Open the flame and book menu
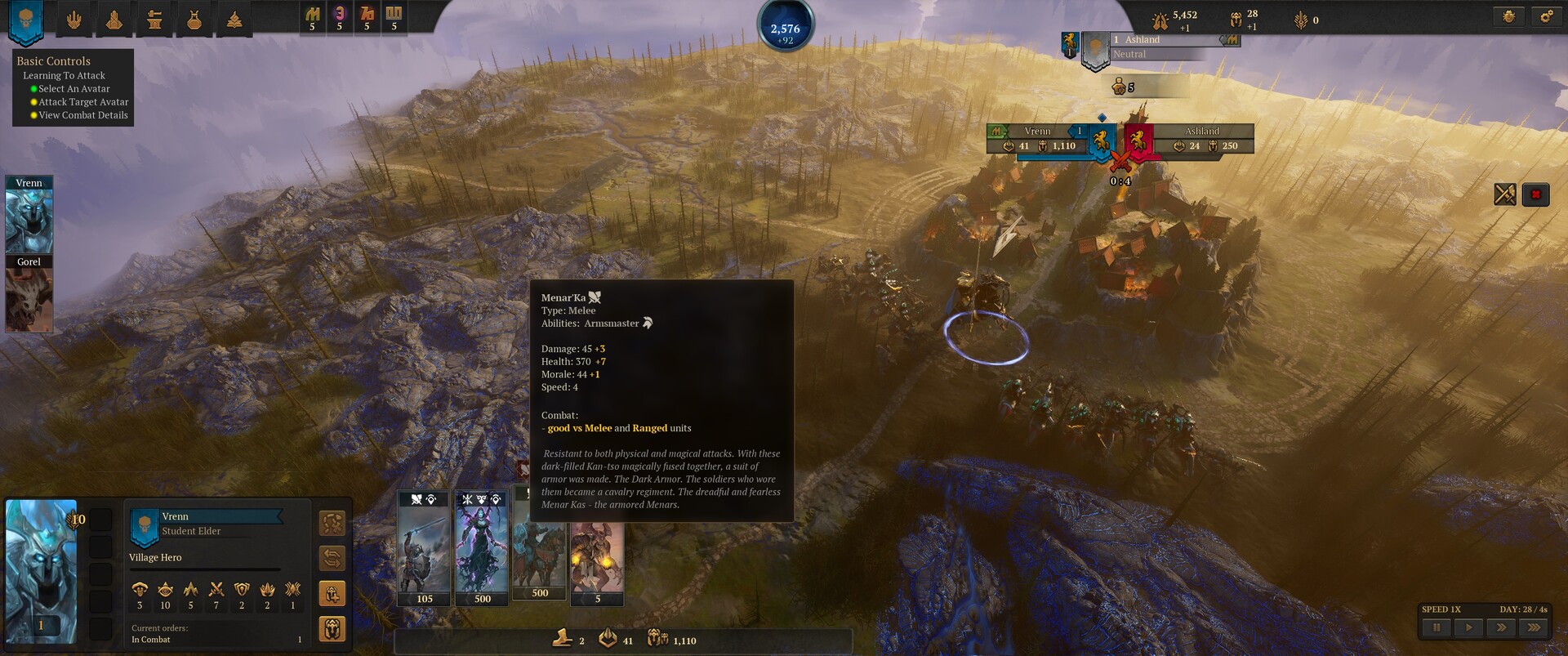This screenshot has width=1568, height=656. click(x=234, y=20)
